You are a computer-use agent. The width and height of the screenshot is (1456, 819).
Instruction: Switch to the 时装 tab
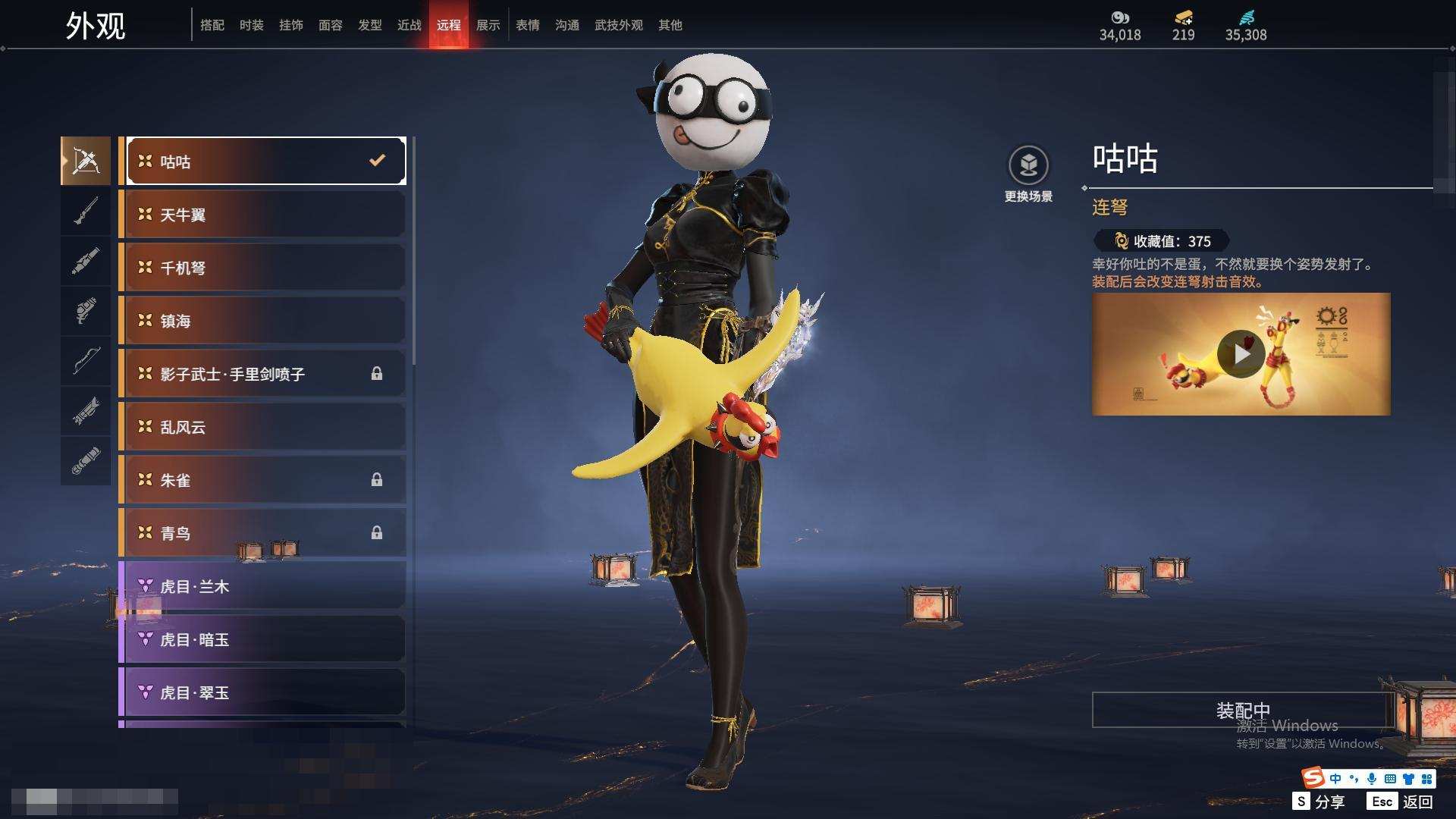coord(251,25)
